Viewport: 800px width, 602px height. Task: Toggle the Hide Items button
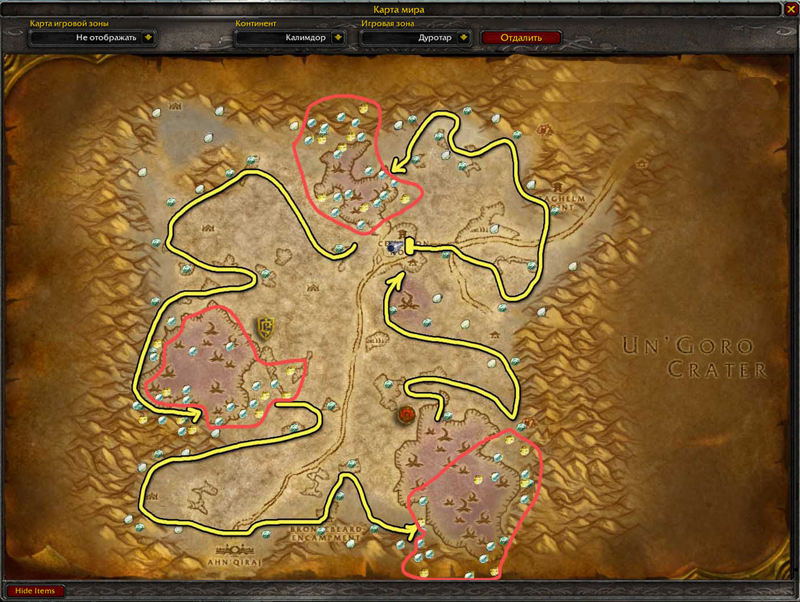pos(35,591)
